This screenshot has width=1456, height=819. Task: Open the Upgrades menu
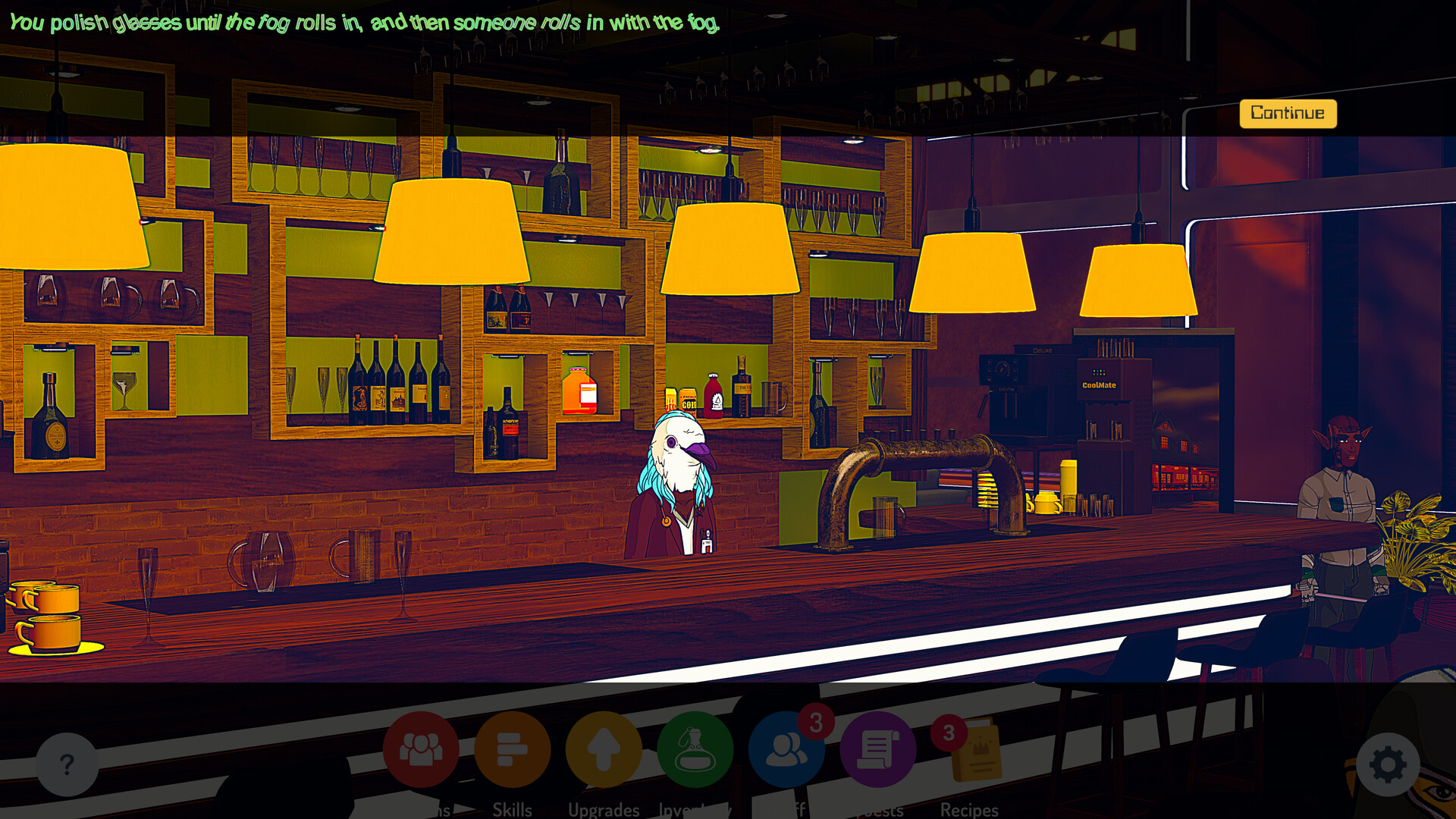[603, 751]
